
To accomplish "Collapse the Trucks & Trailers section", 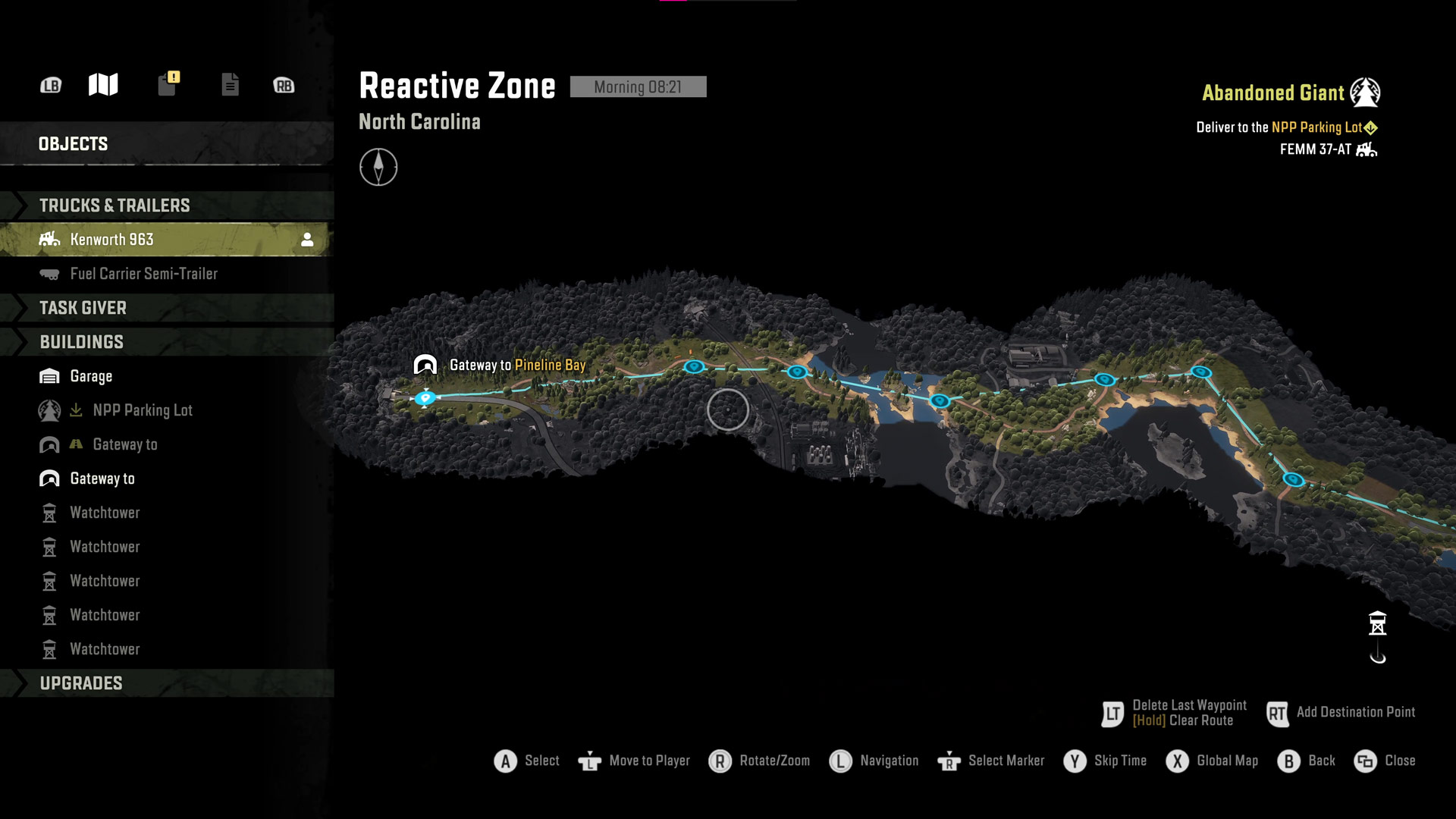I will point(114,206).
